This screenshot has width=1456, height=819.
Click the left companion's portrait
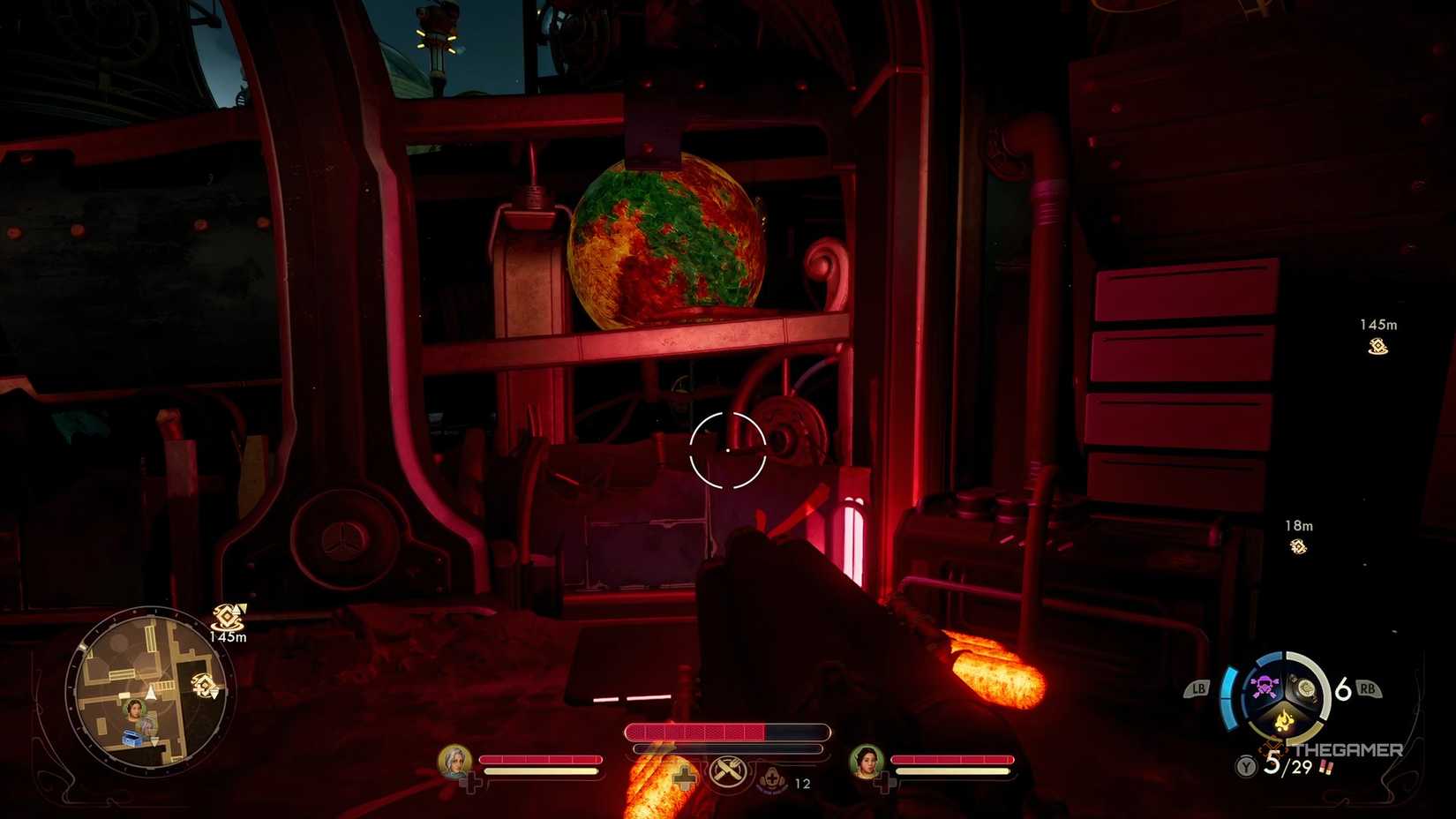tap(454, 763)
